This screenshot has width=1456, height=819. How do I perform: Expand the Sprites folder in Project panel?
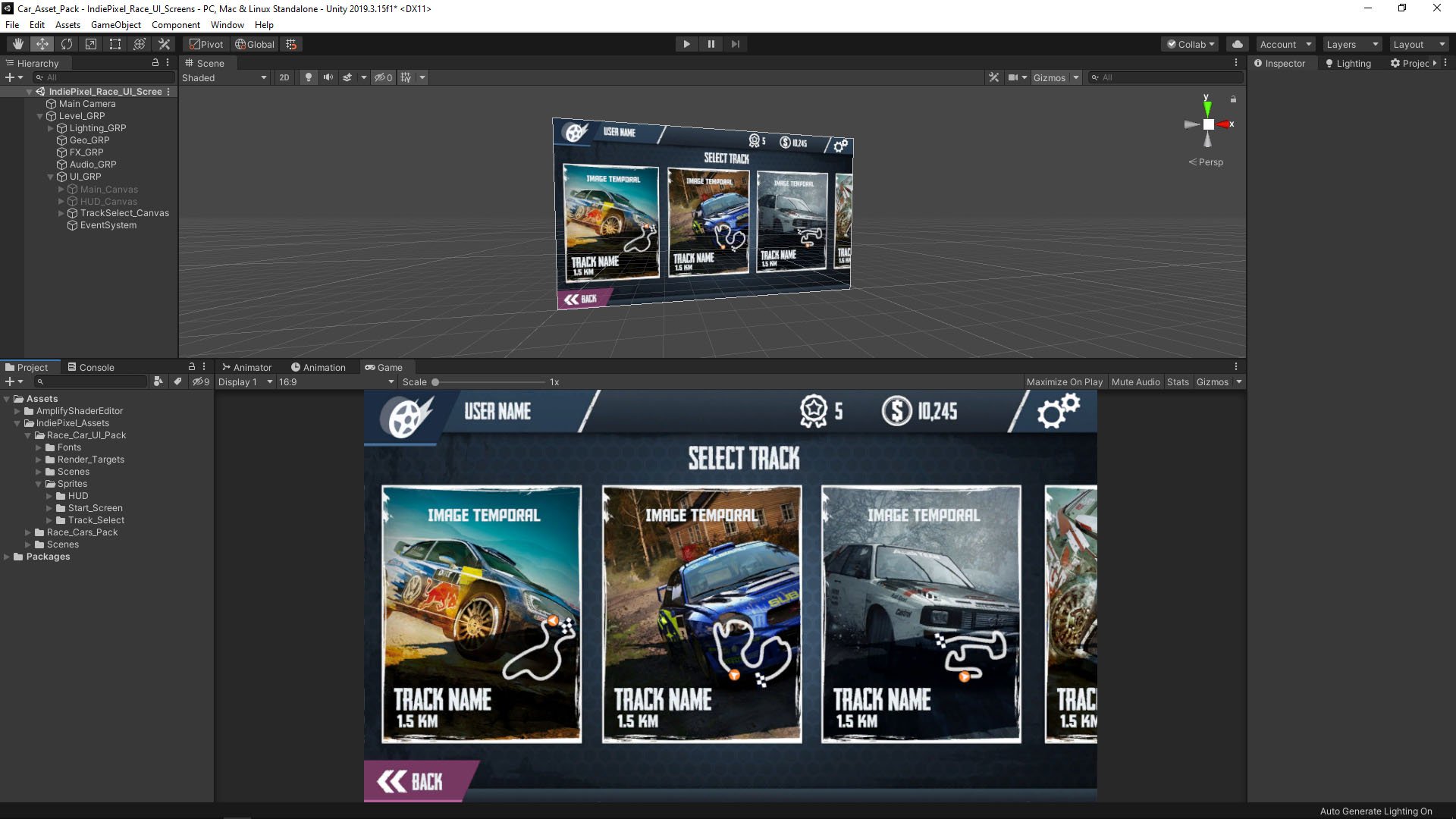click(x=38, y=483)
